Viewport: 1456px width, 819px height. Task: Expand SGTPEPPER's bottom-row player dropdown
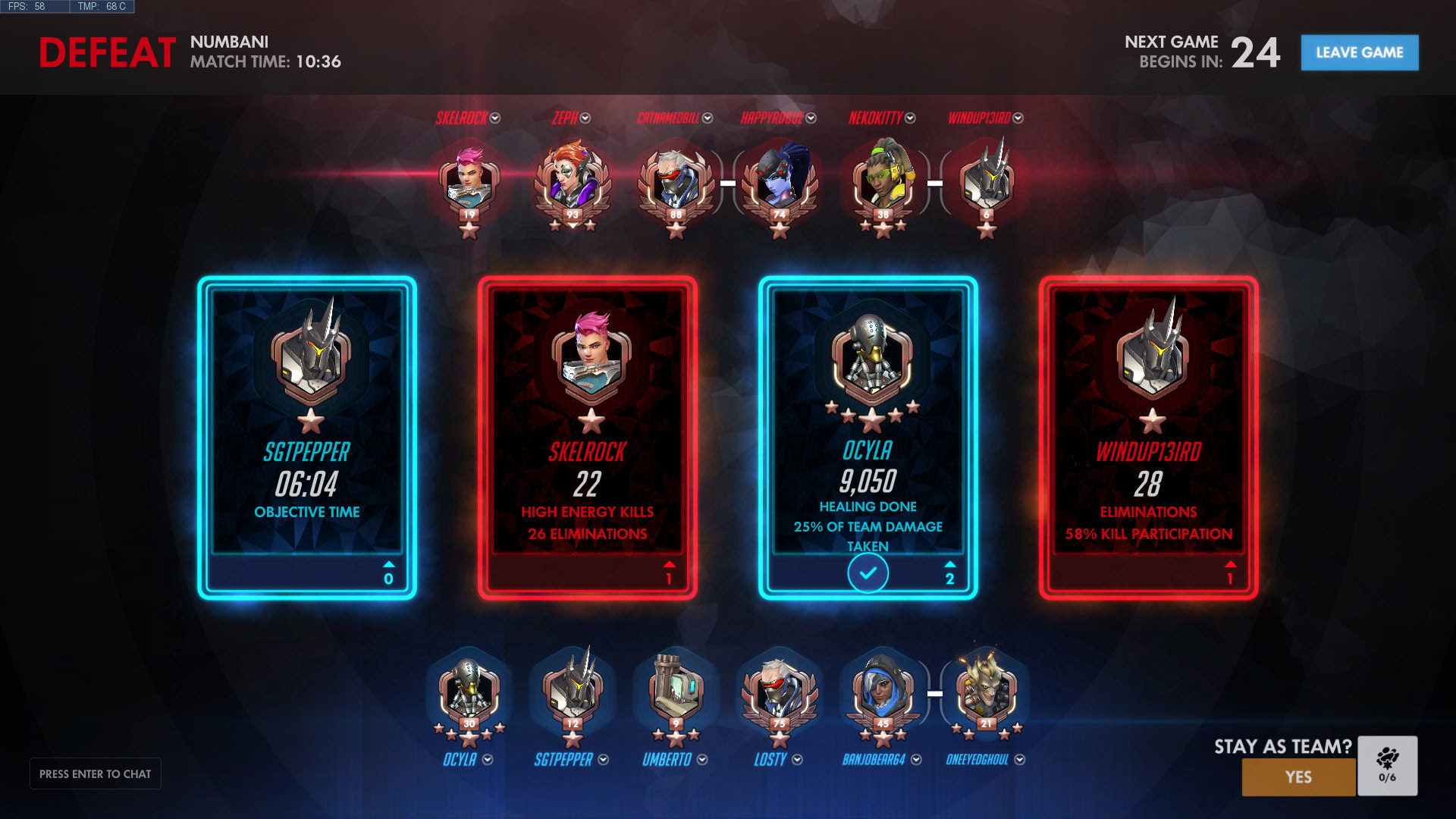tap(604, 760)
